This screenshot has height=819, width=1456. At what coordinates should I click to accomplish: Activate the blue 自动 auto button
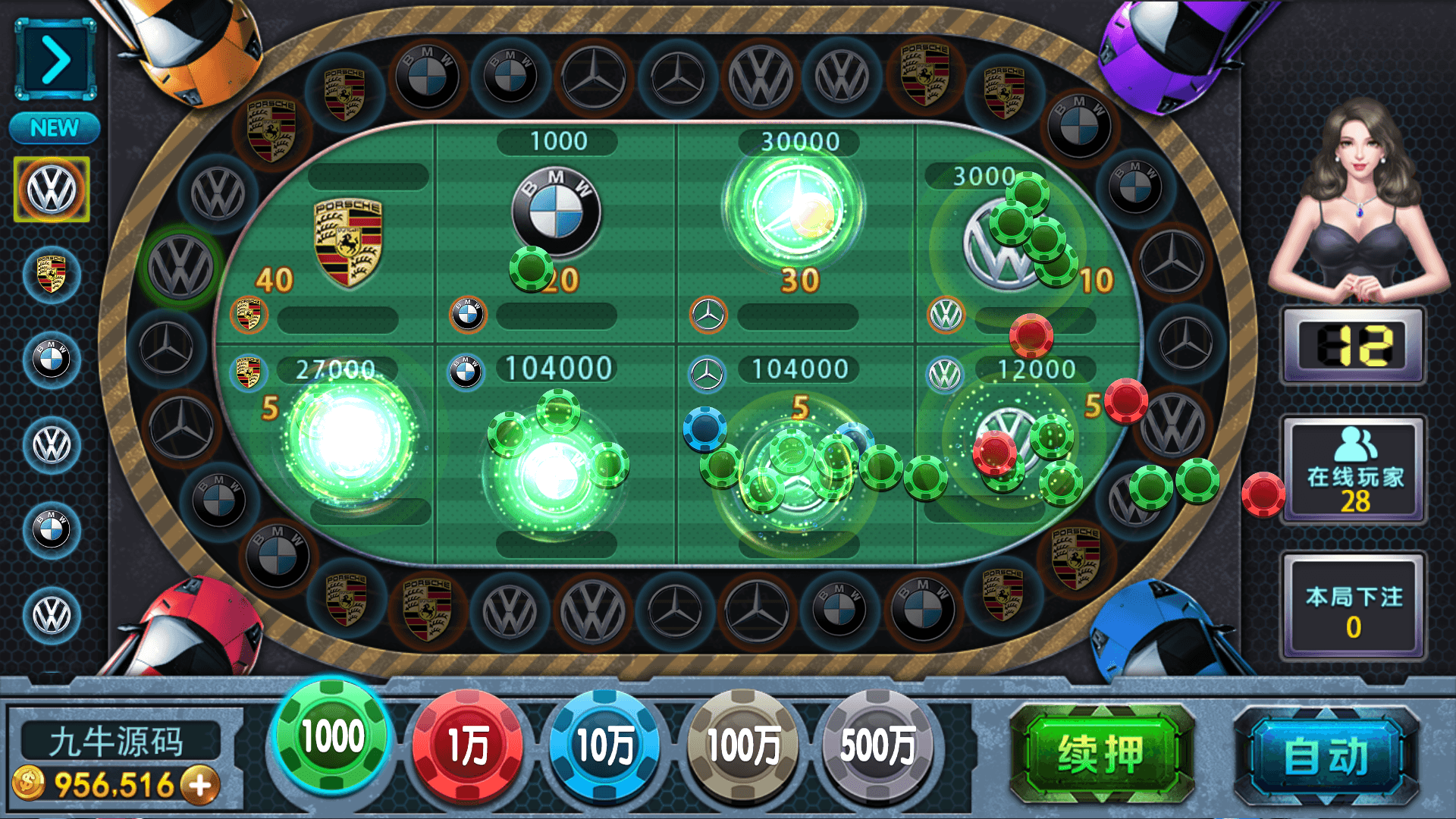click(x=1326, y=756)
